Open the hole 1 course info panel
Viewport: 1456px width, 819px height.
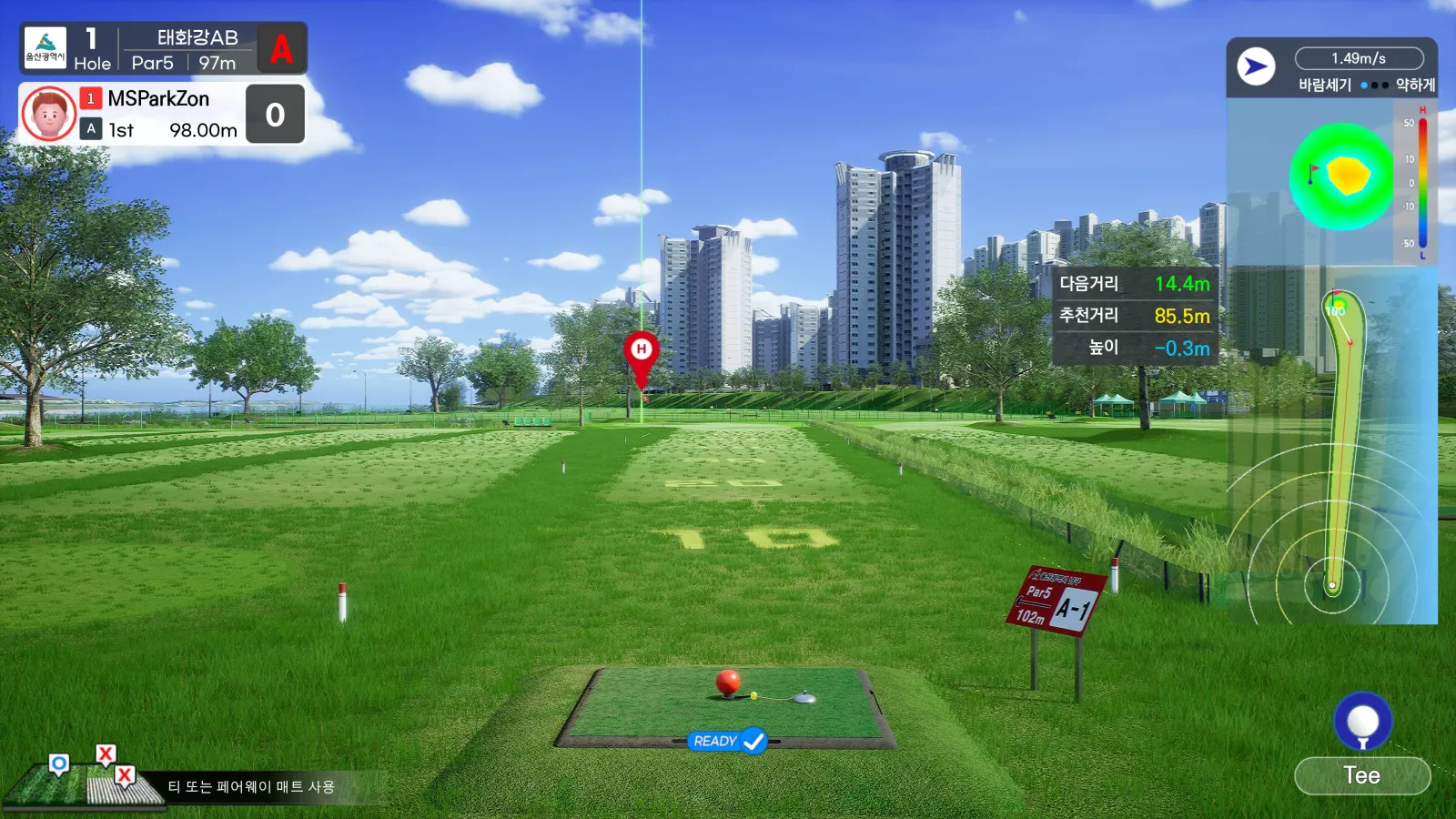(x=163, y=49)
